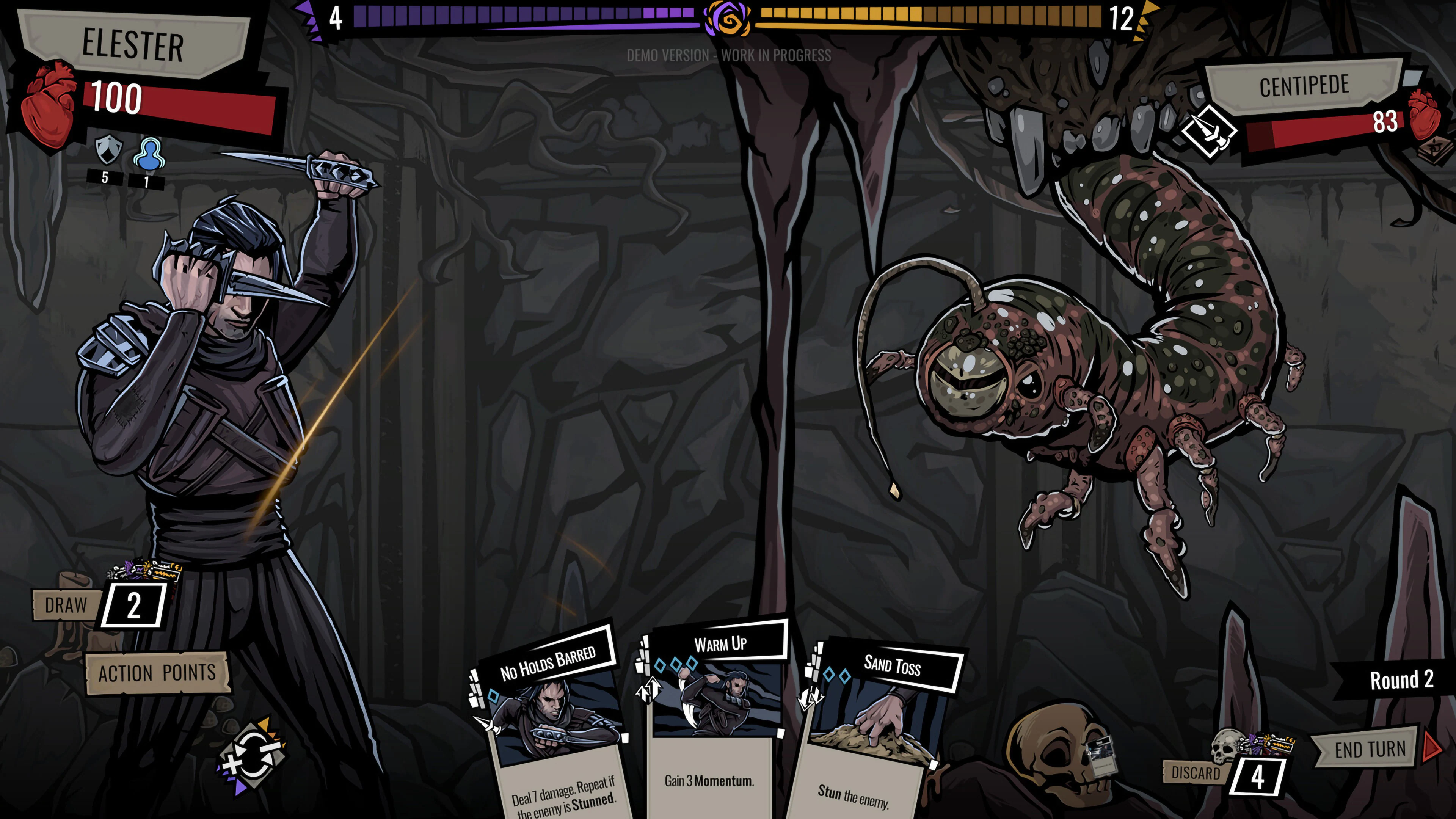
Task: End the current turn
Action: (x=1370, y=750)
